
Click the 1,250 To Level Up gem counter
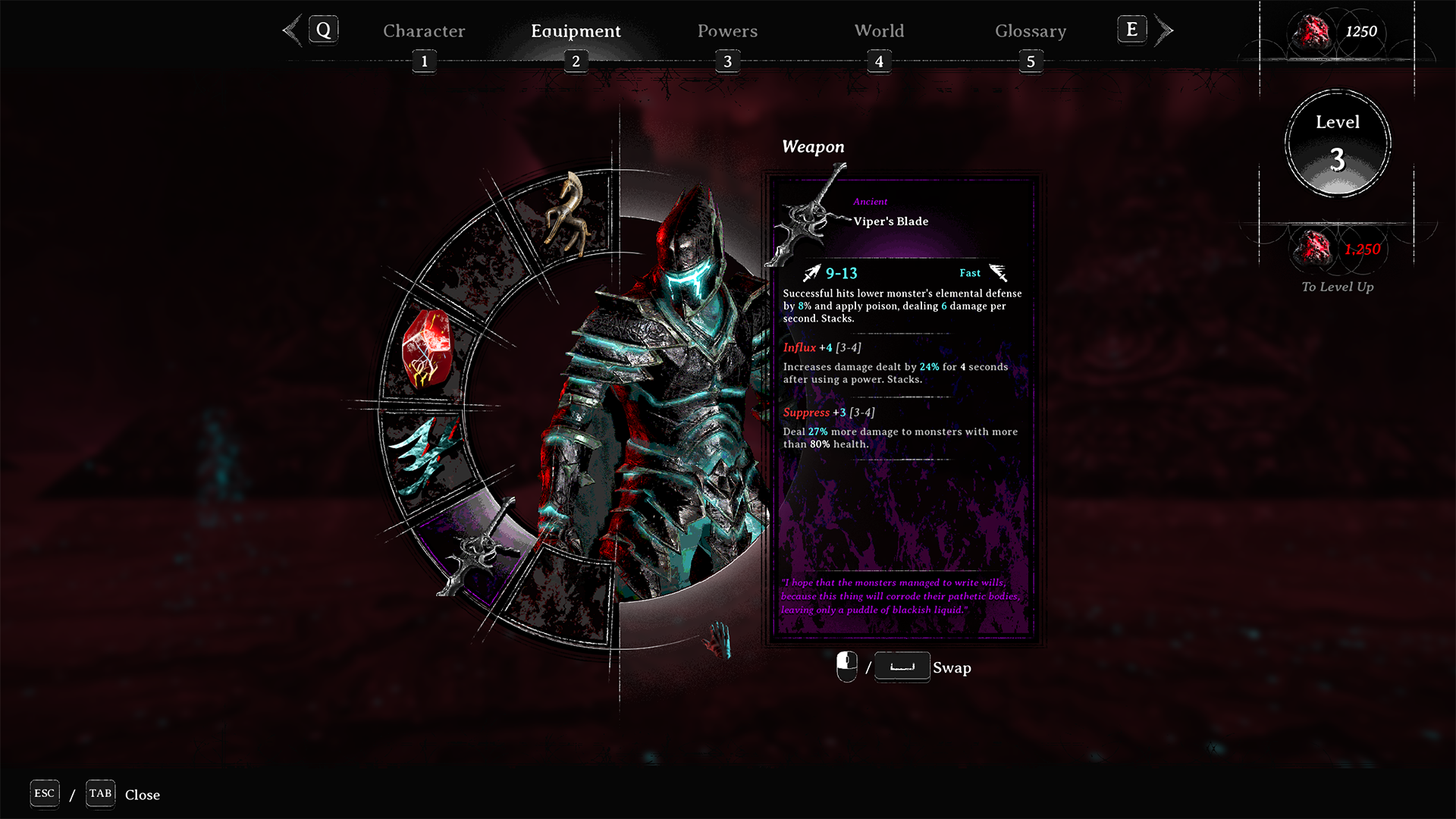[1337, 250]
